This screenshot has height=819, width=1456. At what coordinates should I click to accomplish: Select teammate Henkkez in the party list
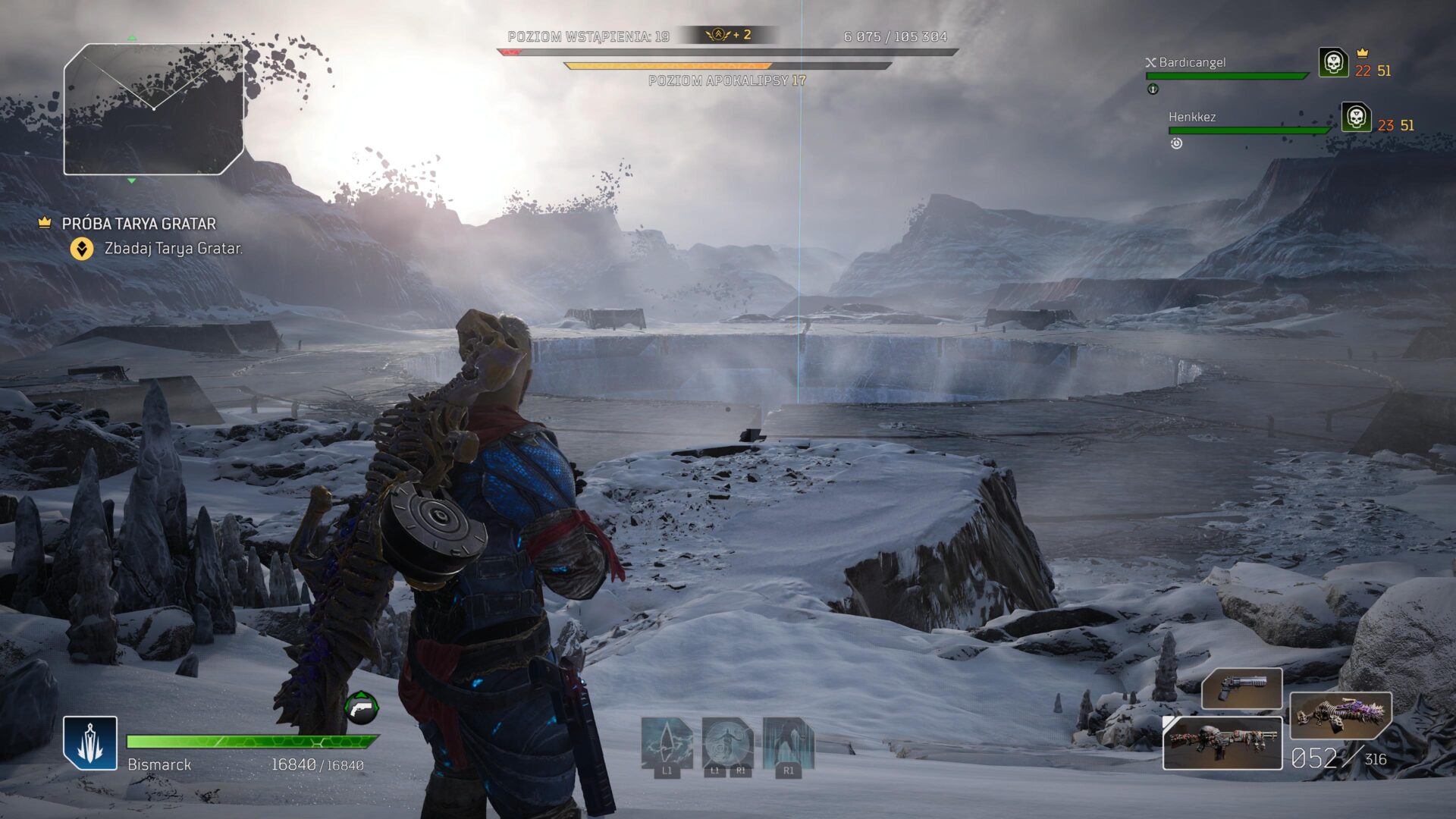(x=1192, y=118)
